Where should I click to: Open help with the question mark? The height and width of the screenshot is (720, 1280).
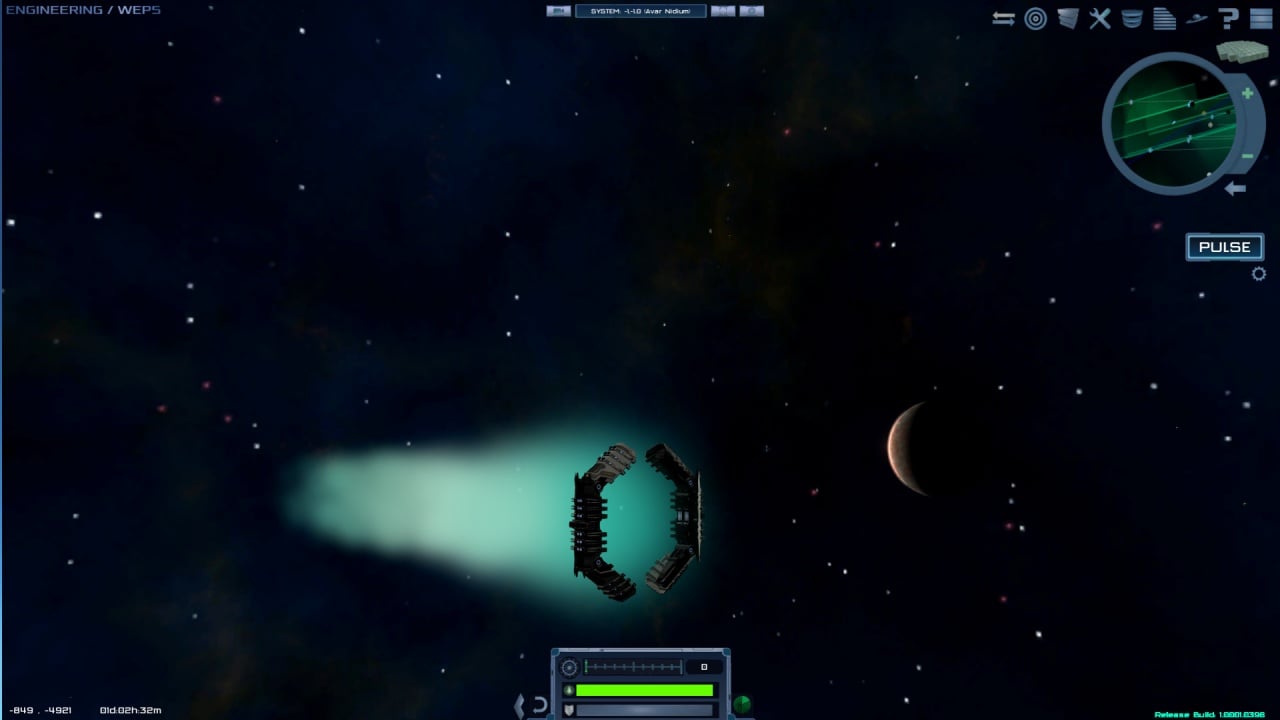[1229, 19]
